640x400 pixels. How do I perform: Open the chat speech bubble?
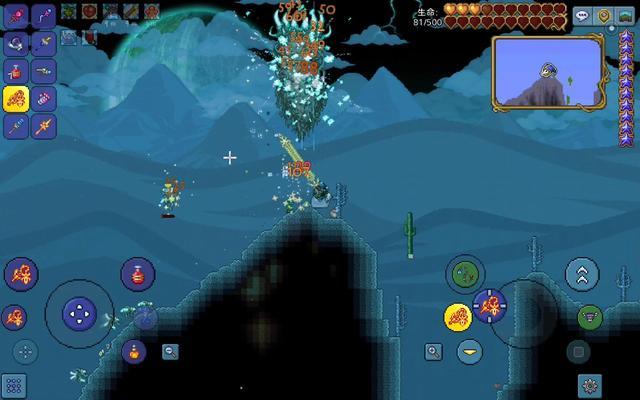[x=583, y=16]
